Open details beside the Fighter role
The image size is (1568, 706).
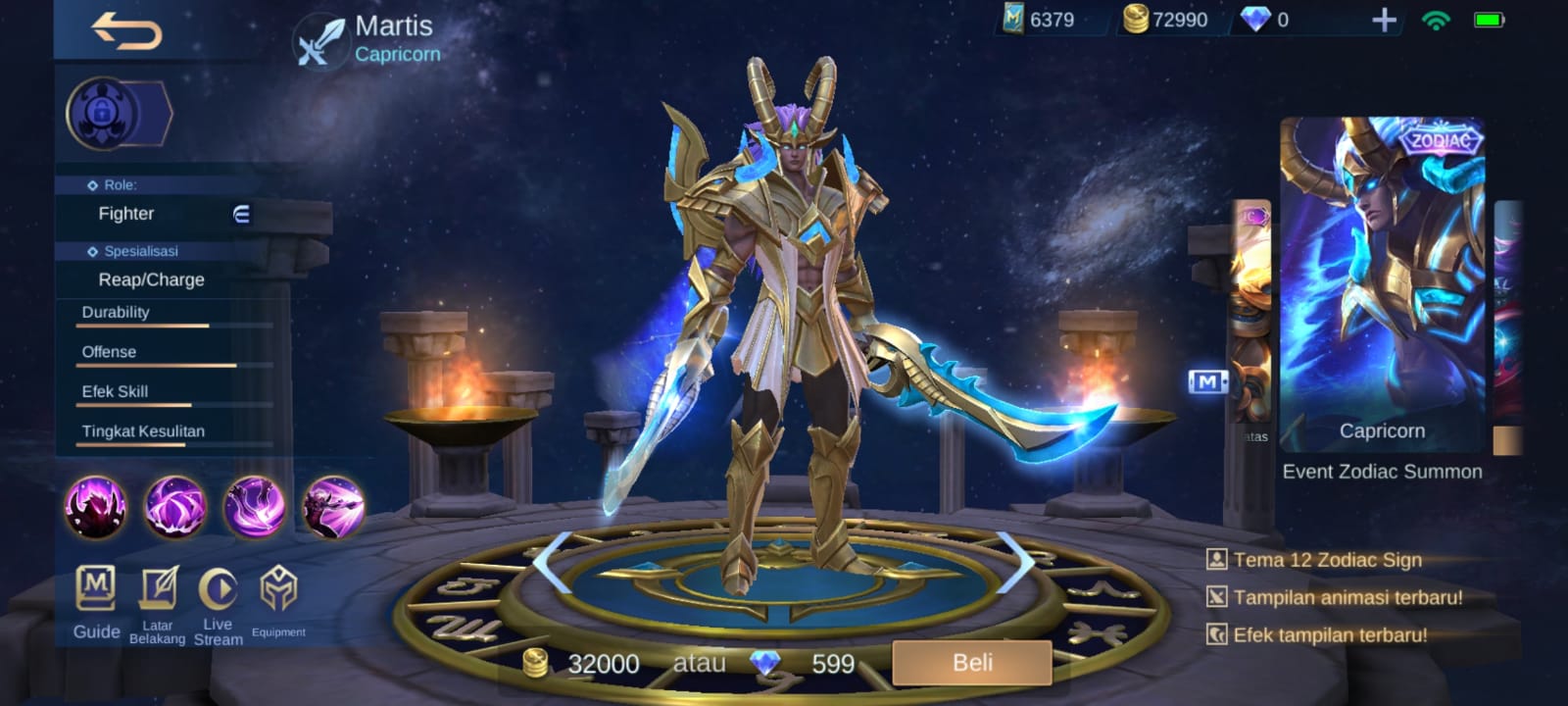(x=241, y=214)
